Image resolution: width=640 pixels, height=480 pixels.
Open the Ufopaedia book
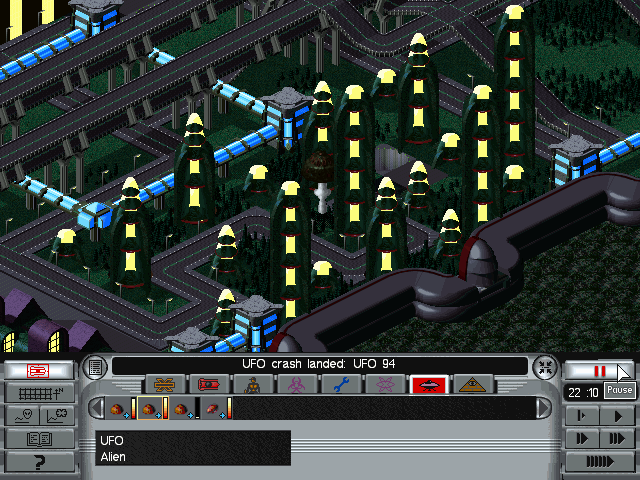(x=39, y=438)
